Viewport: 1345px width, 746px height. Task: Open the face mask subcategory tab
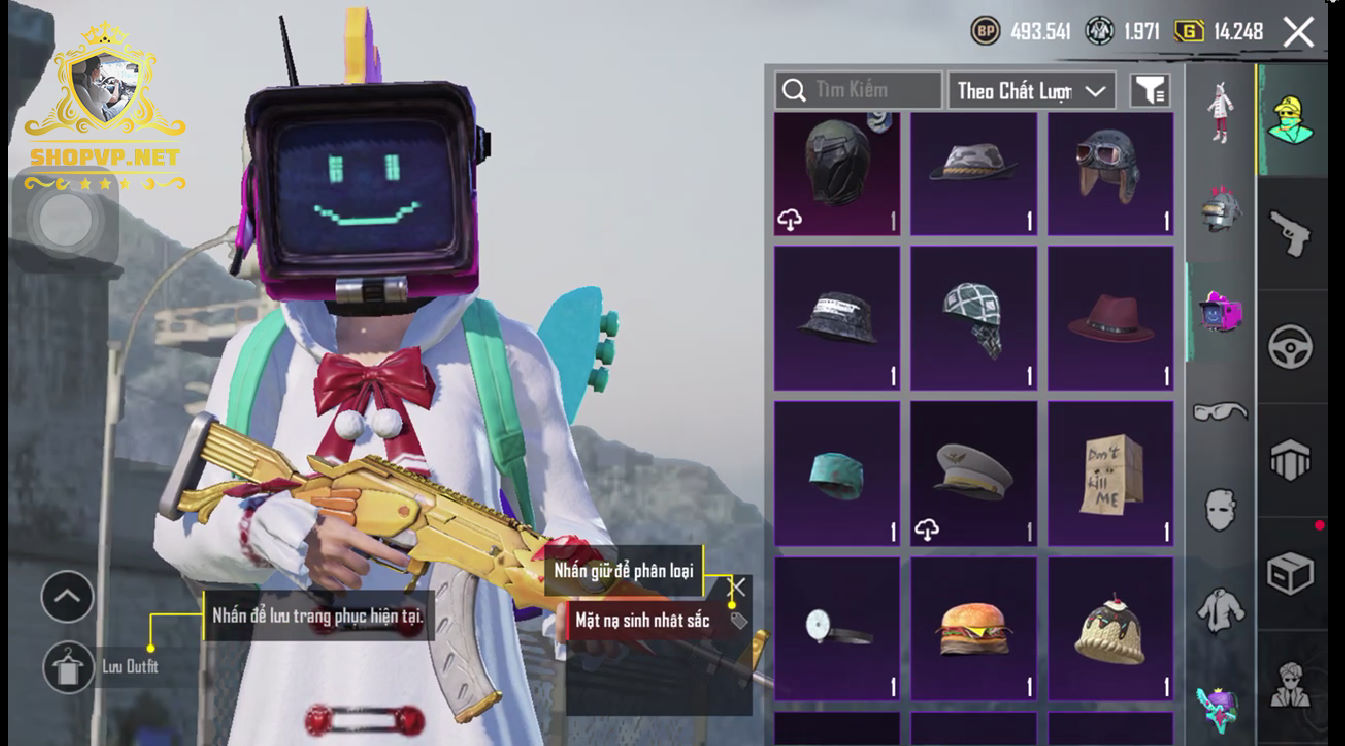point(1220,509)
